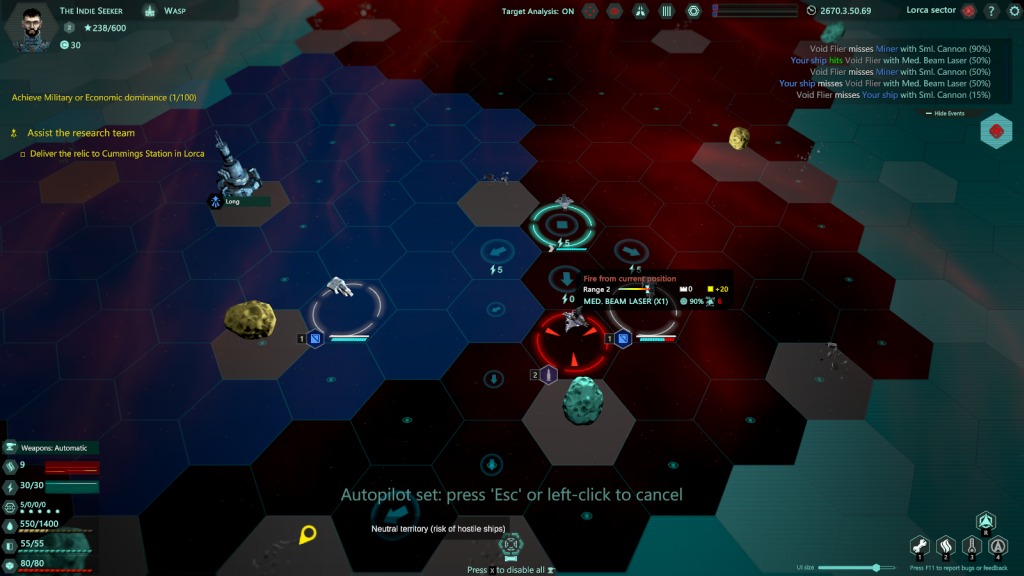Select the 'Assist the research team' quest

point(80,133)
